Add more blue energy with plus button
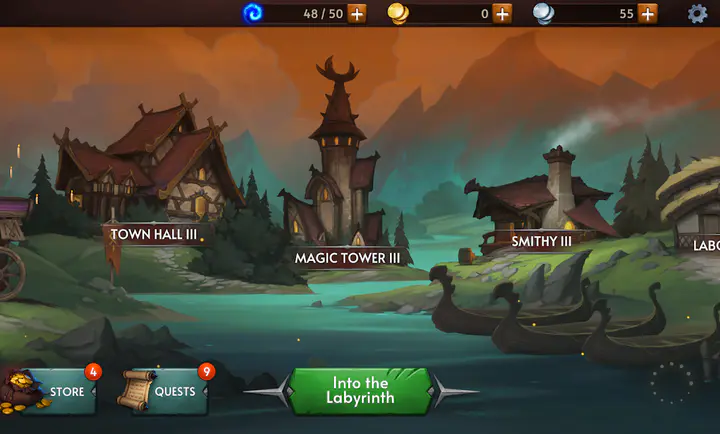 pos(357,13)
